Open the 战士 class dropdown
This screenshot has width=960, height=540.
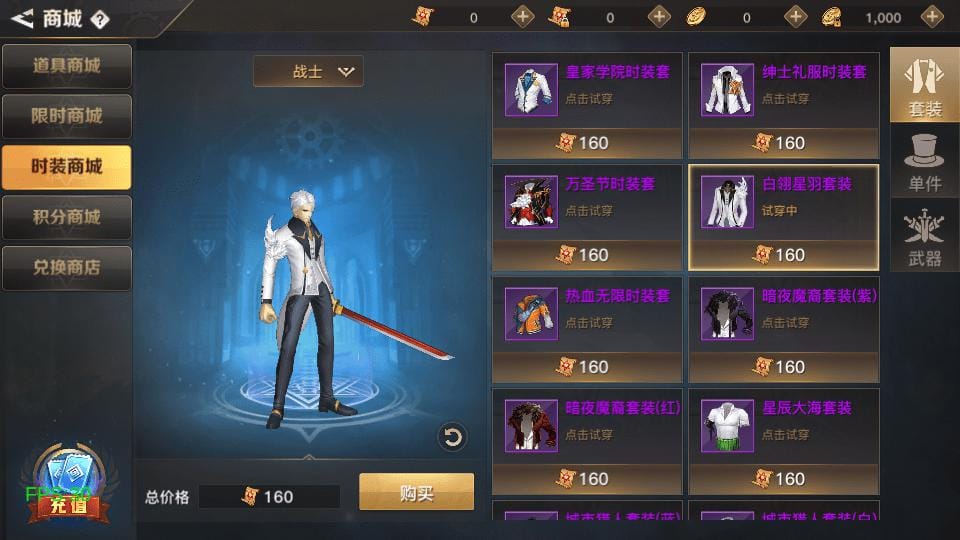click(x=308, y=71)
